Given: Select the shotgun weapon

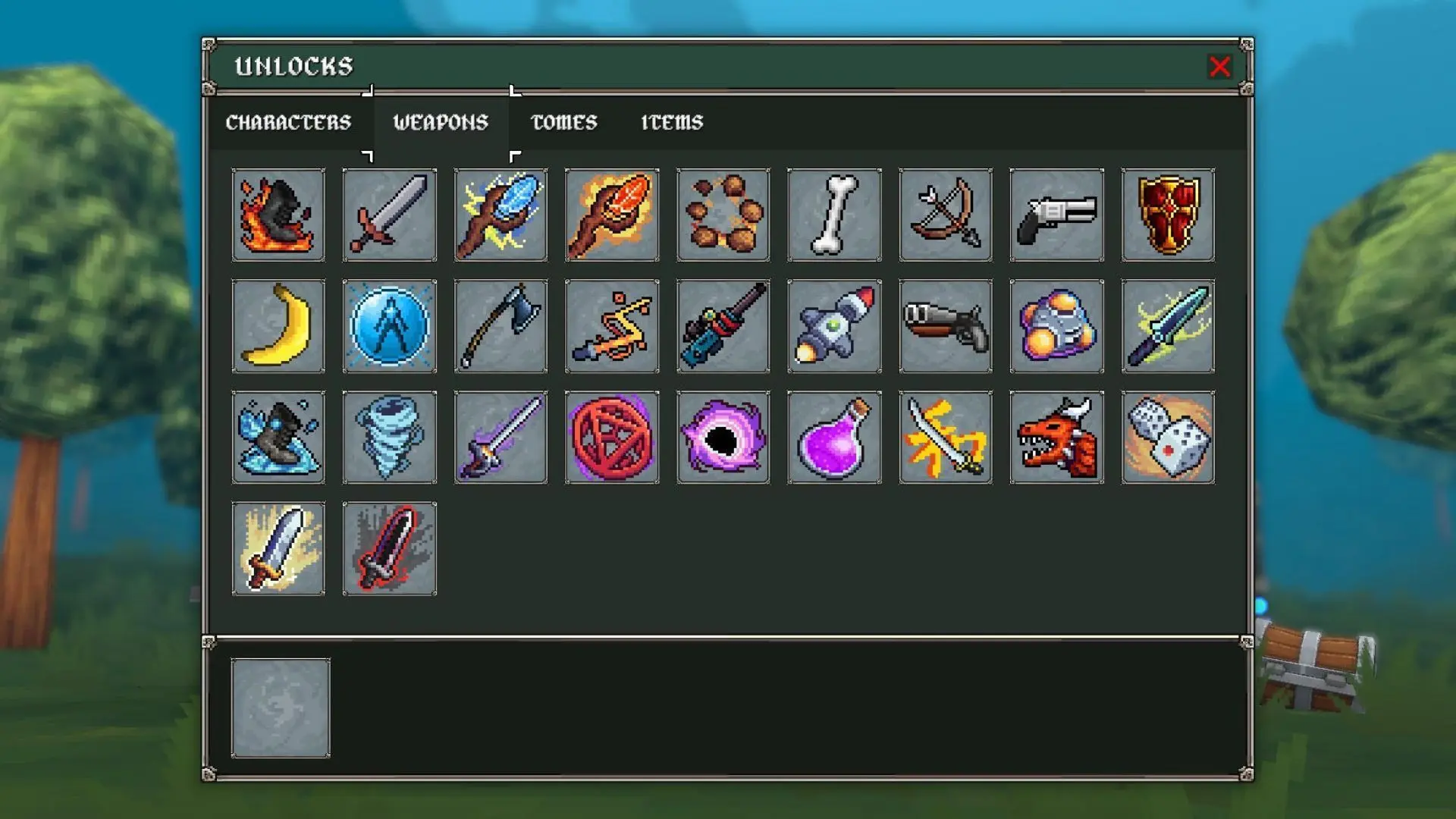Looking at the screenshot, I should pos(945,326).
